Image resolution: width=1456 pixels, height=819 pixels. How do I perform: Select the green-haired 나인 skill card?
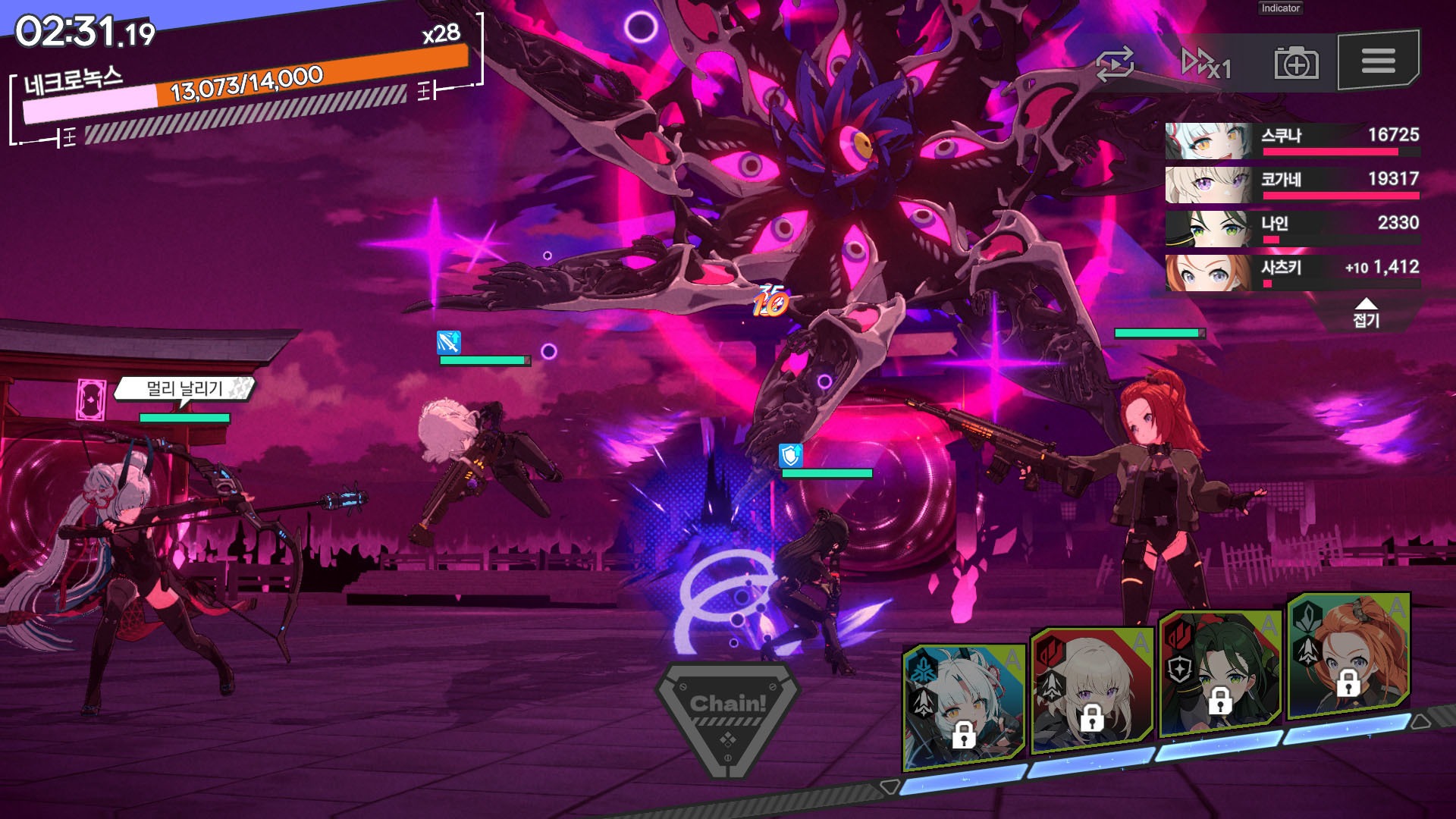pos(1219,675)
